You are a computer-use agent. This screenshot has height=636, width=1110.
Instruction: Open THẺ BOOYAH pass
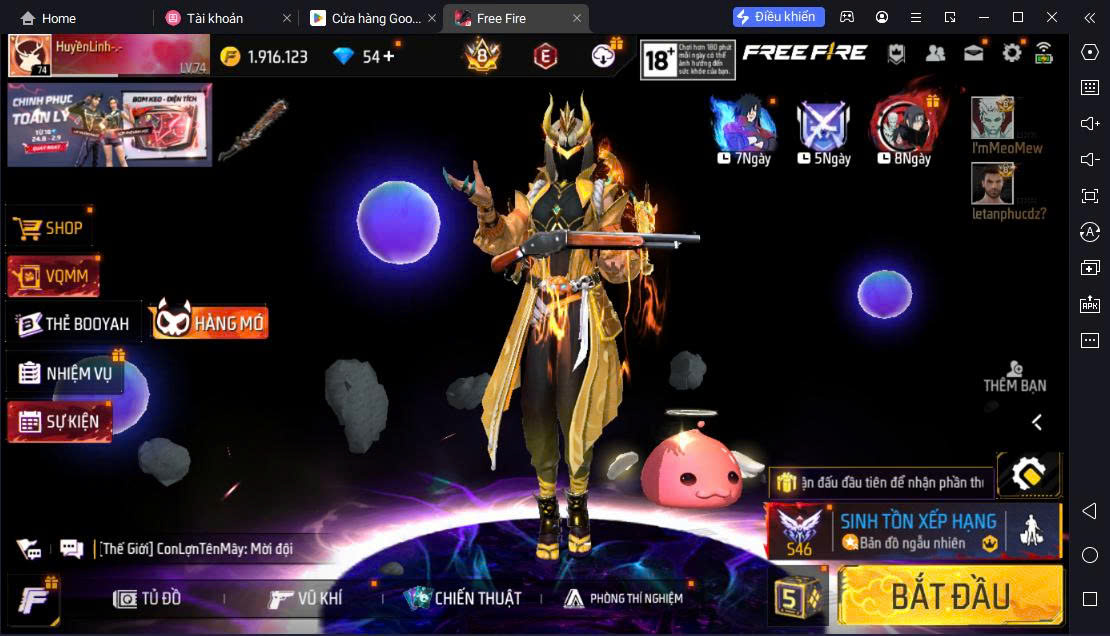74,324
